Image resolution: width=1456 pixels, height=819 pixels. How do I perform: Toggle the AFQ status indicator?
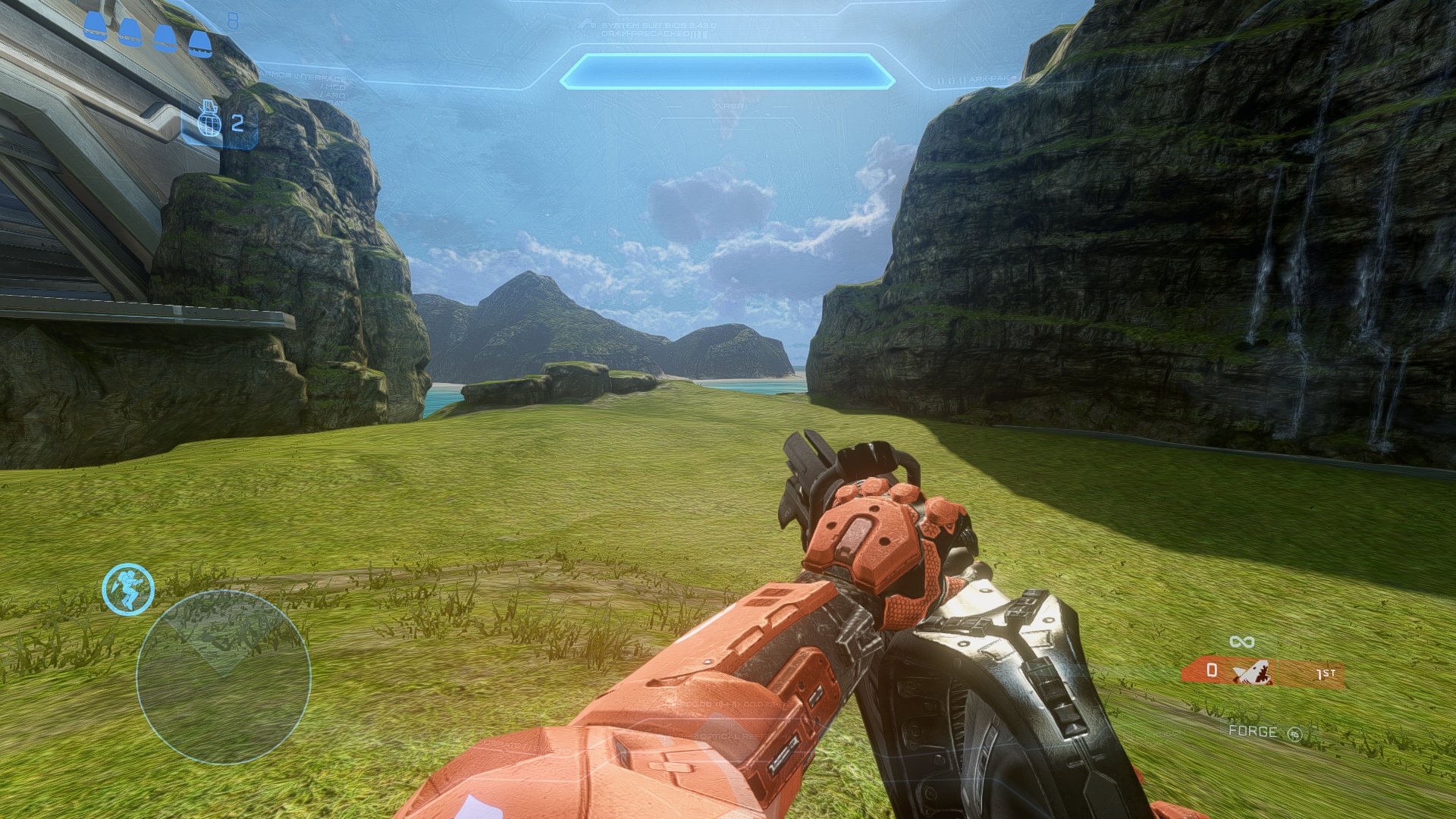tap(333, 95)
